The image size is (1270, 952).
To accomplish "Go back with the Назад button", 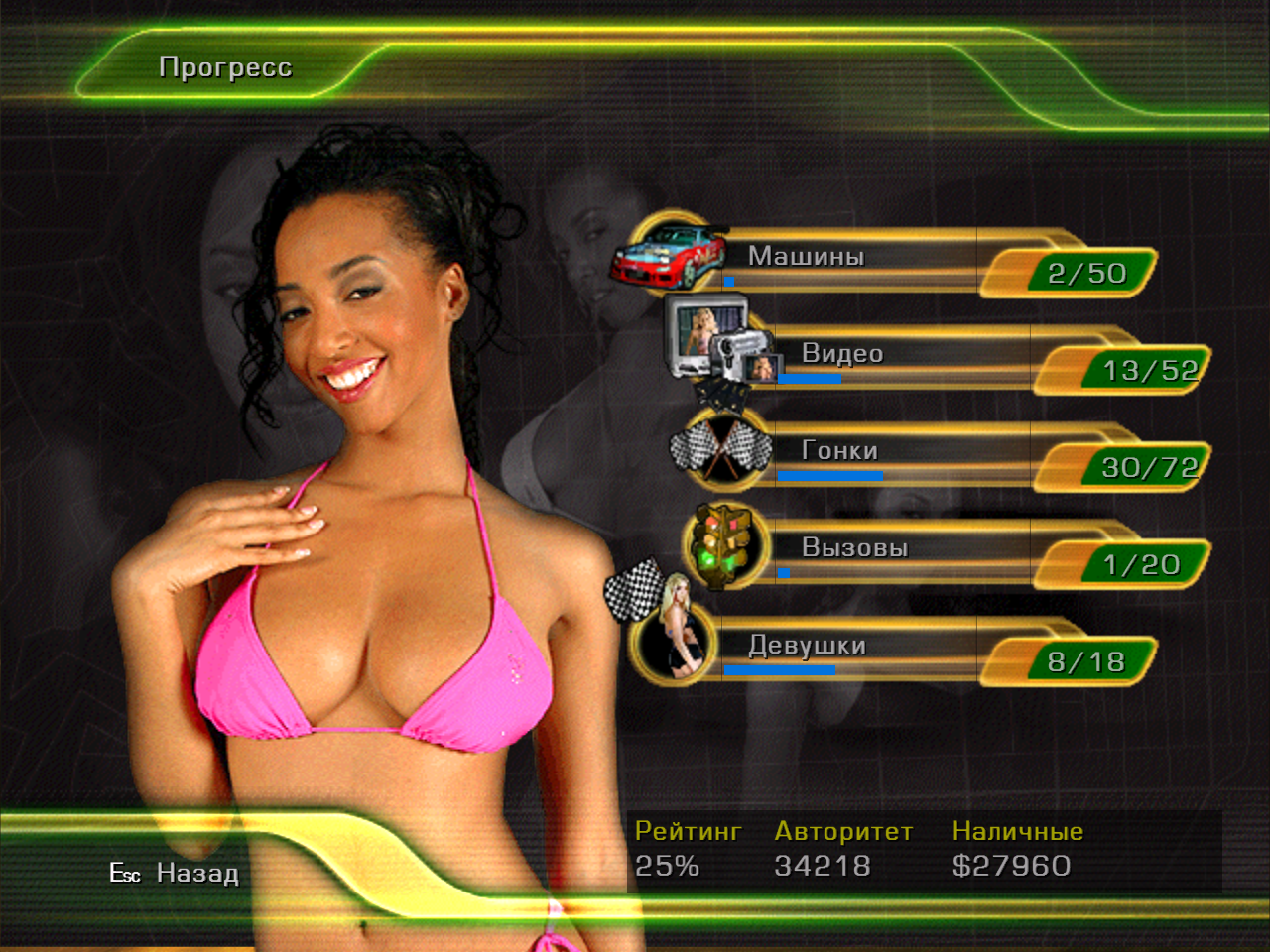I will click(x=196, y=874).
